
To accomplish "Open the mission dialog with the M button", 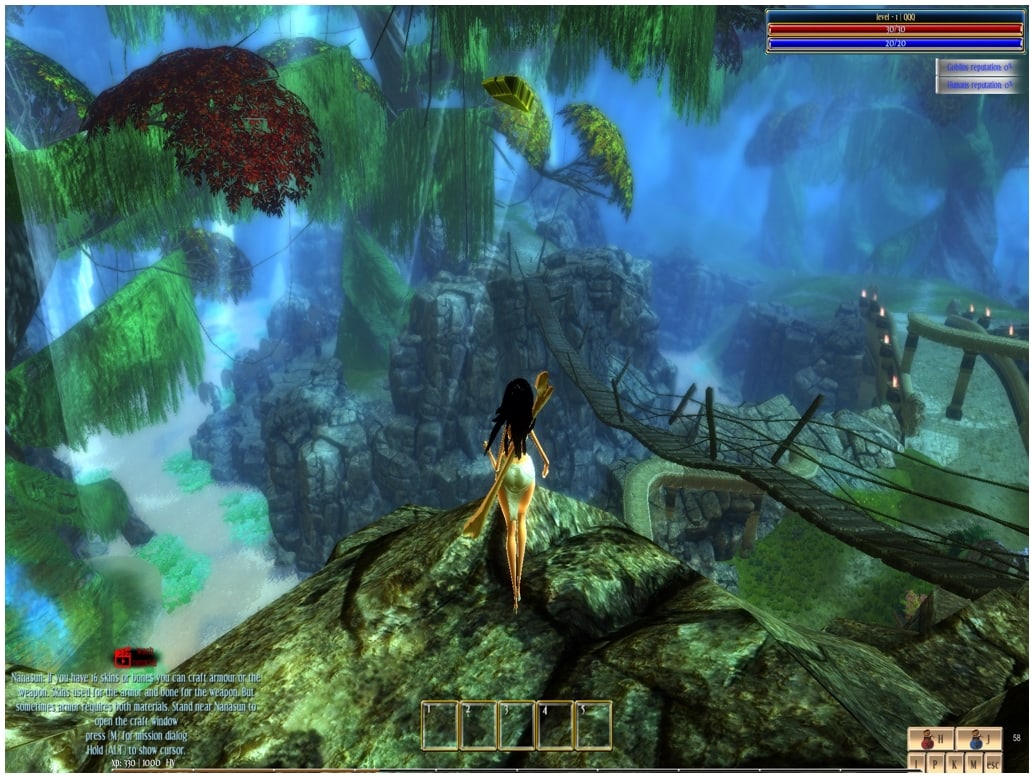I will 974,764.
